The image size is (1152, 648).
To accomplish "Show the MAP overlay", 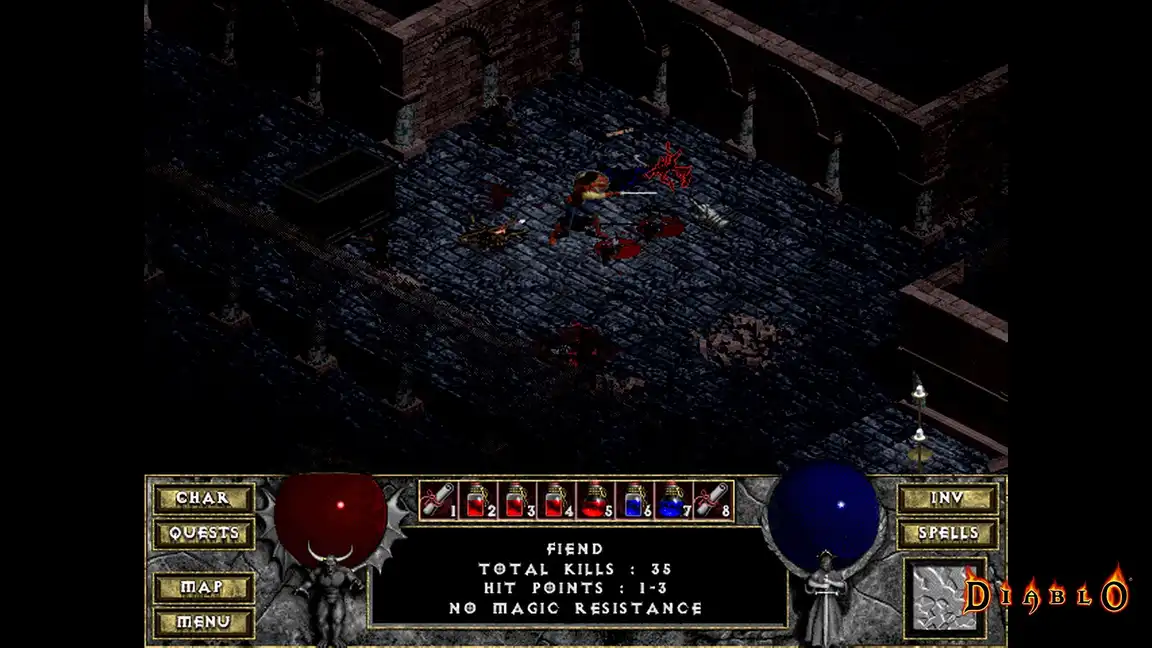I will pyautogui.click(x=202, y=587).
